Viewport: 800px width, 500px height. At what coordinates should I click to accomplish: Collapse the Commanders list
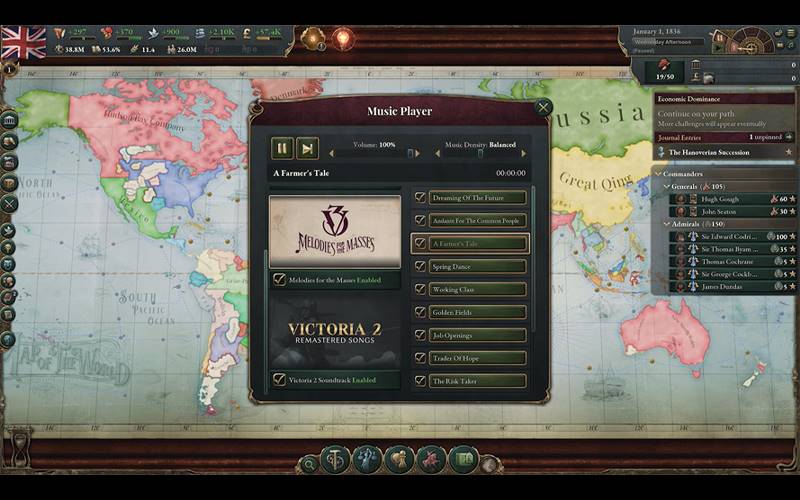658,174
